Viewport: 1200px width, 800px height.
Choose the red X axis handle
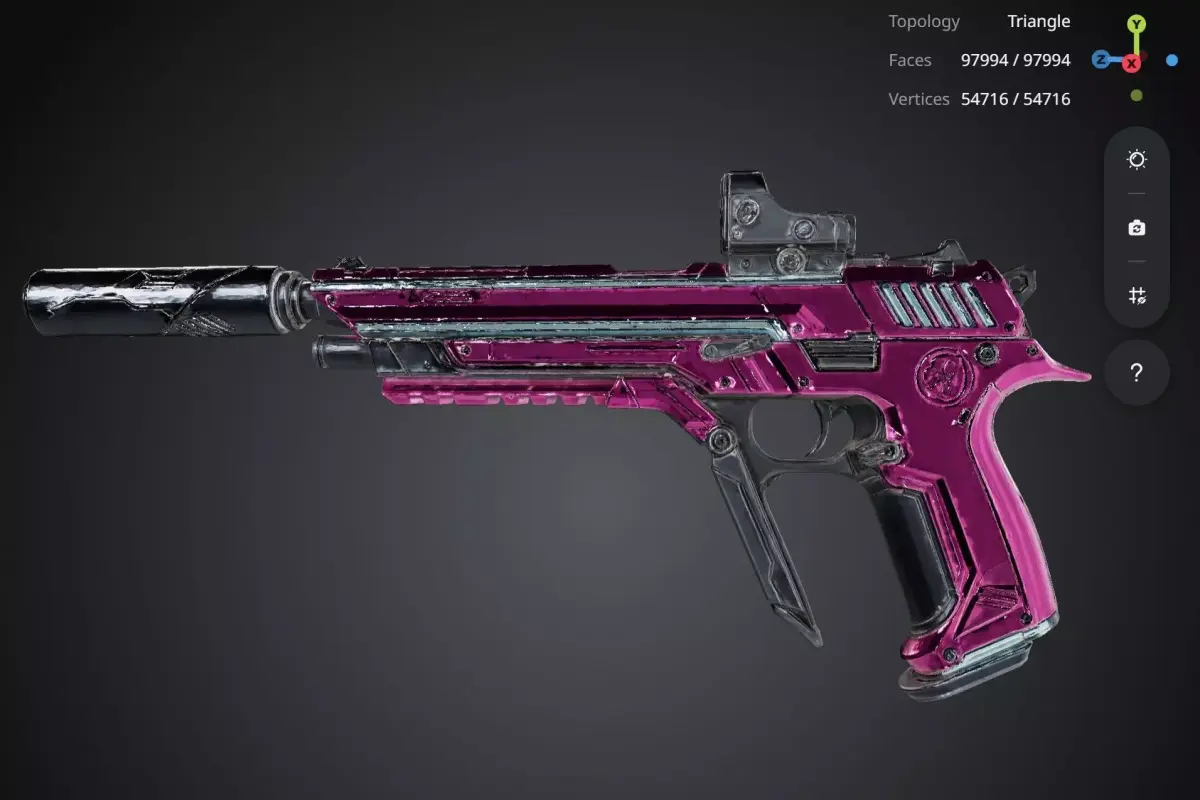[1132, 64]
